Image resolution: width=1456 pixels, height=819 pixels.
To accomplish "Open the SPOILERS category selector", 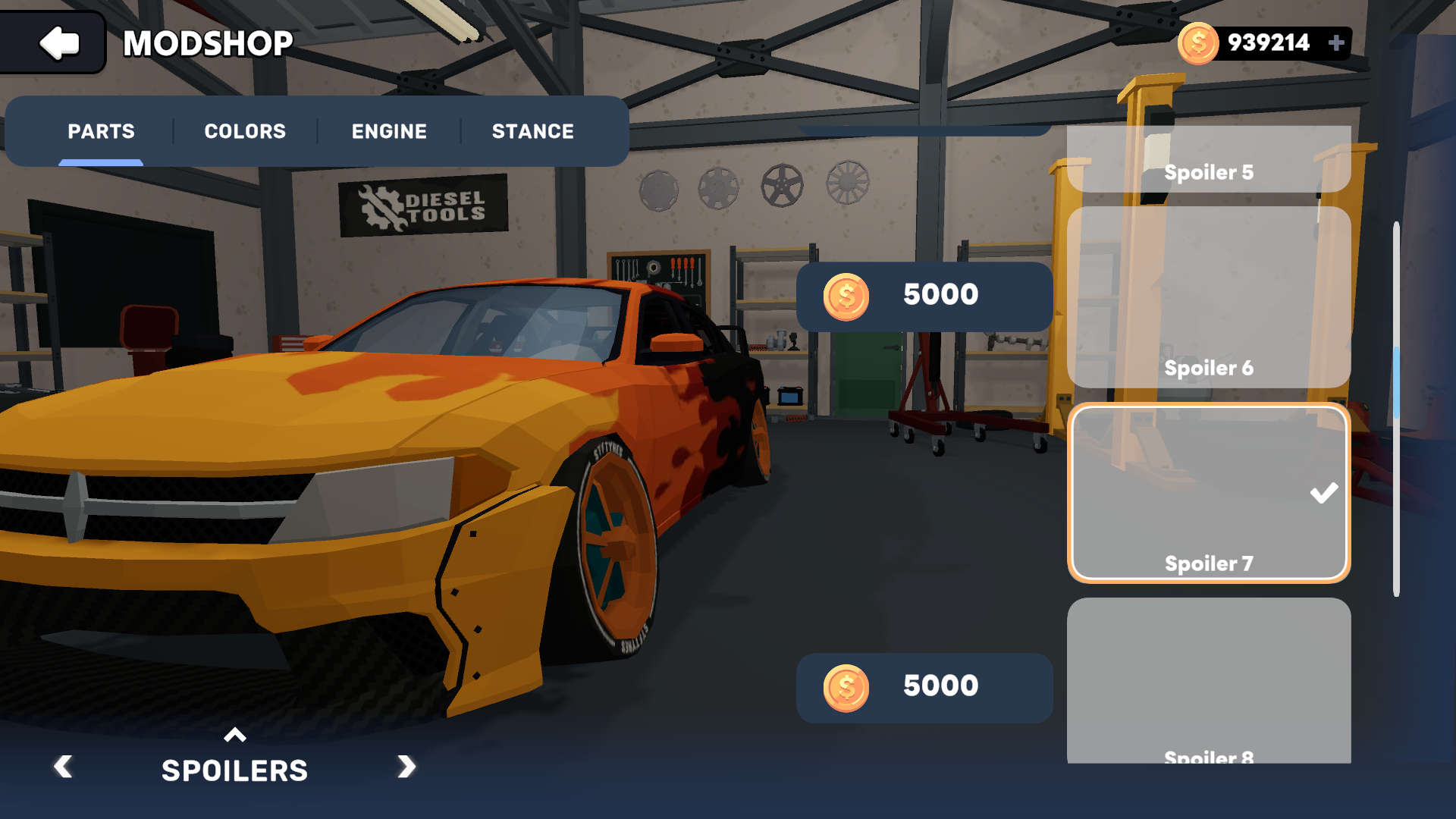I will coord(235,770).
